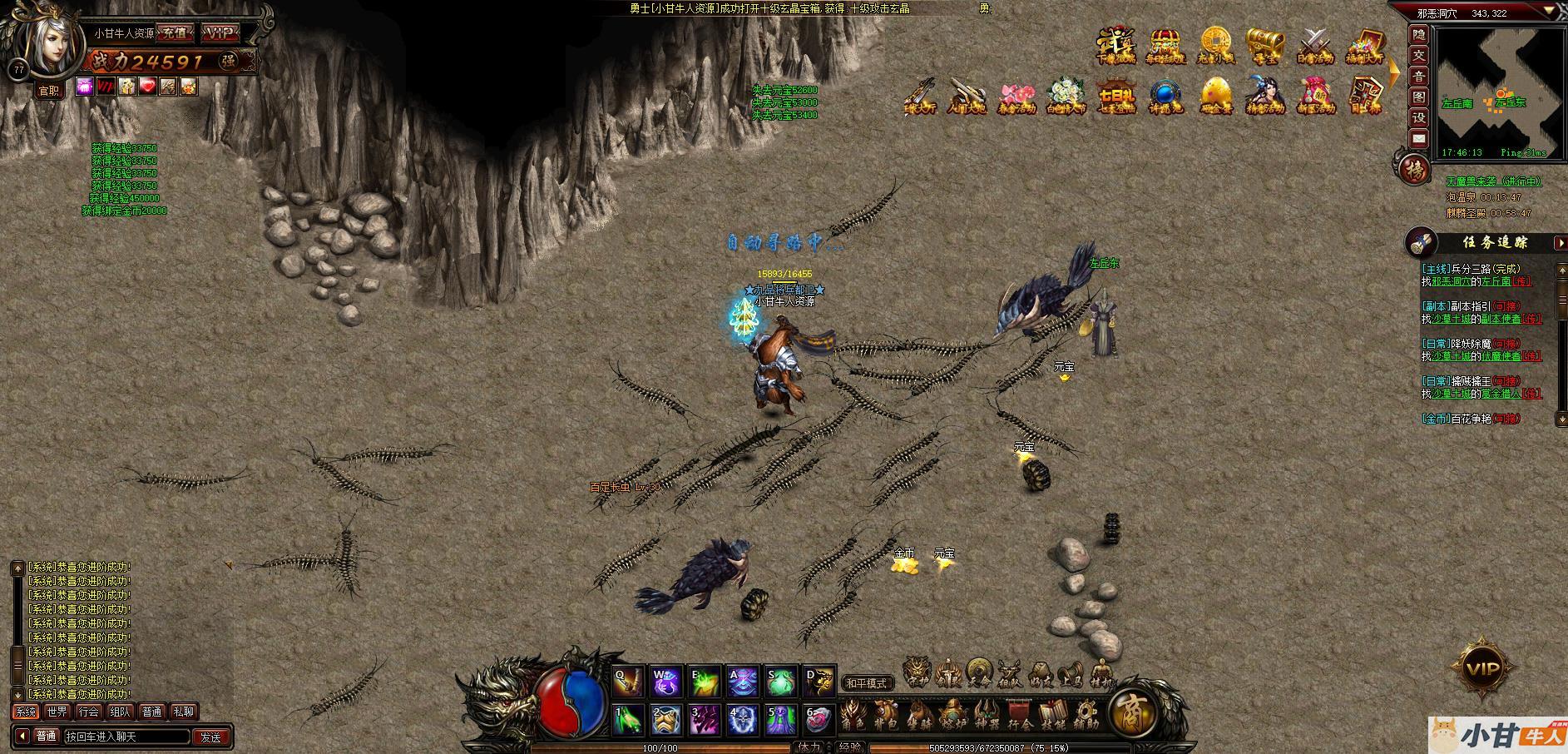Focus the chat message input box
Screen dimensions: 1568x754
pos(126,737)
